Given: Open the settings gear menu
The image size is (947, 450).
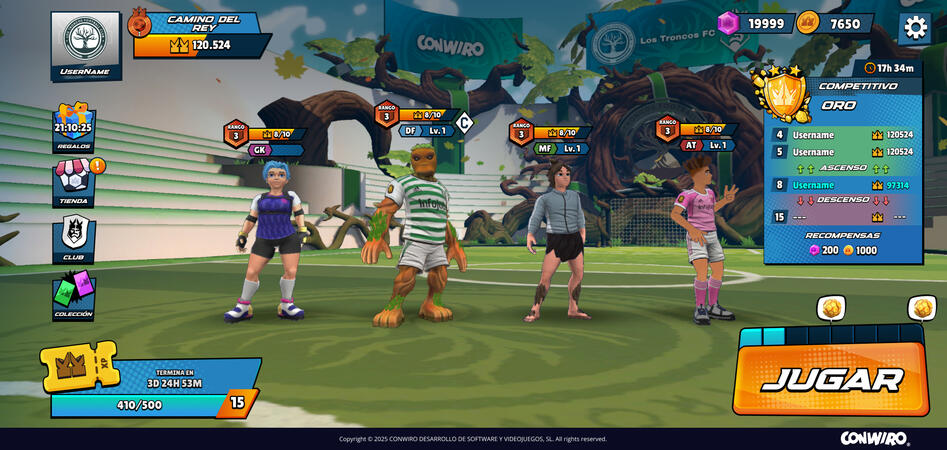Looking at the screenshot, I should 914,27.
